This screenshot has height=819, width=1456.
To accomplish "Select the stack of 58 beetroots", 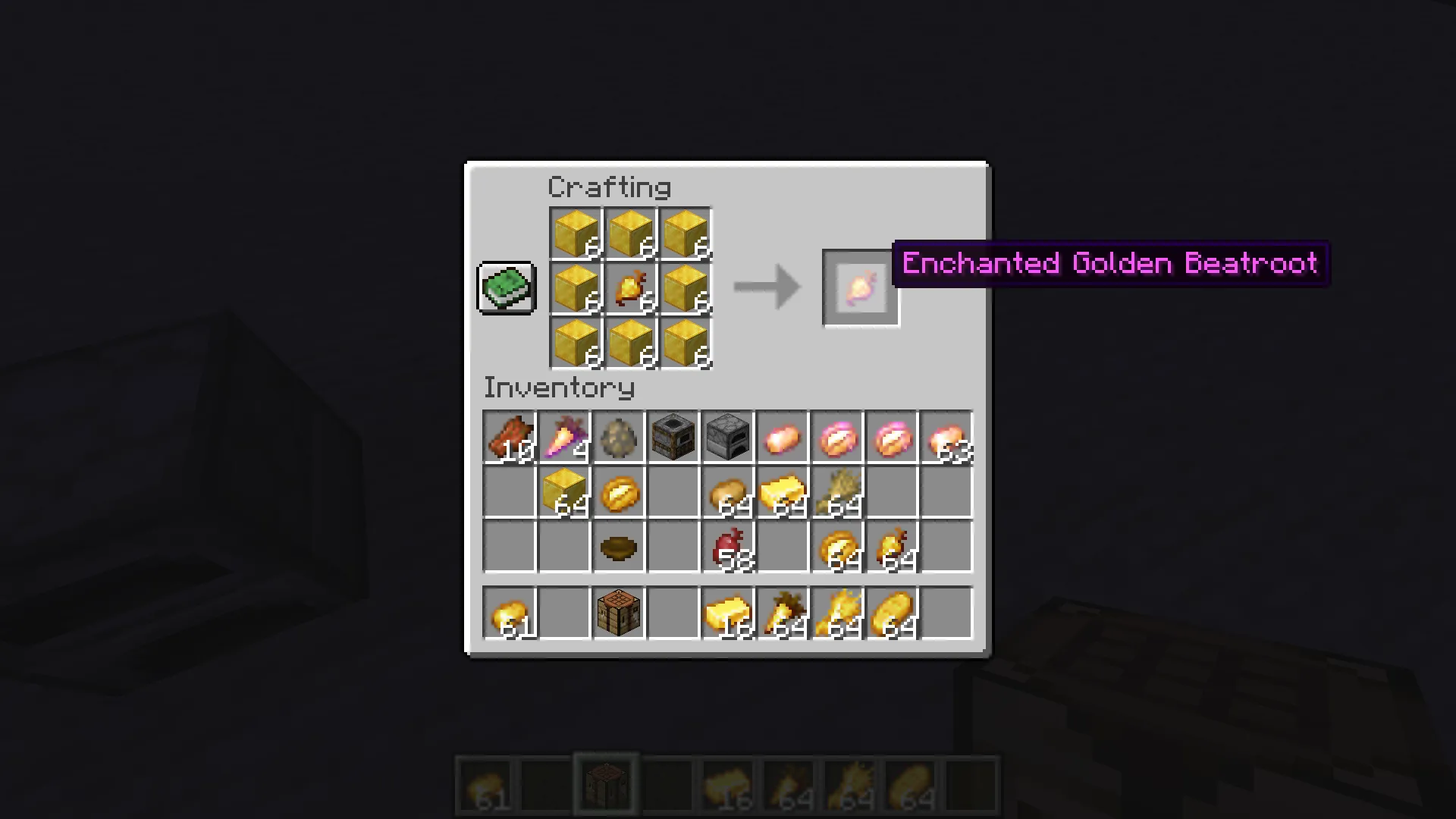I will tap(727, 548).
